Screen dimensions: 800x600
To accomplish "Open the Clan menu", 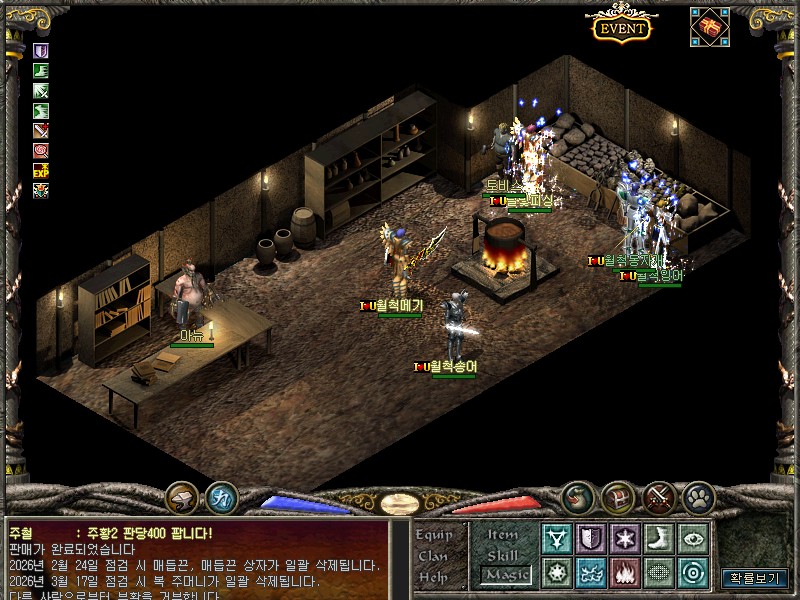I will coord(433,556).
